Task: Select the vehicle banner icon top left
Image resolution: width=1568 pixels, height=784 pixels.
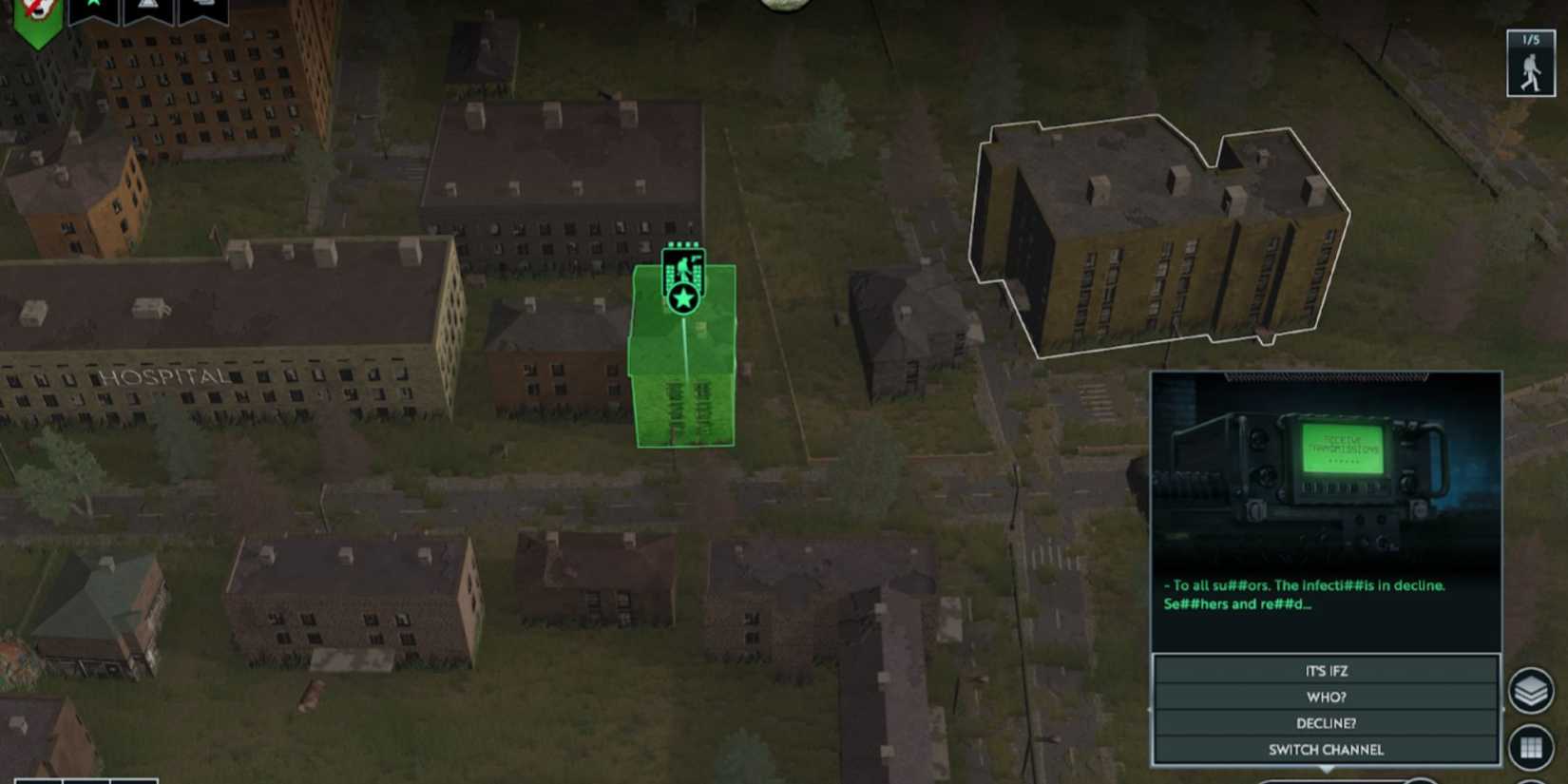Action: [203, 6]
